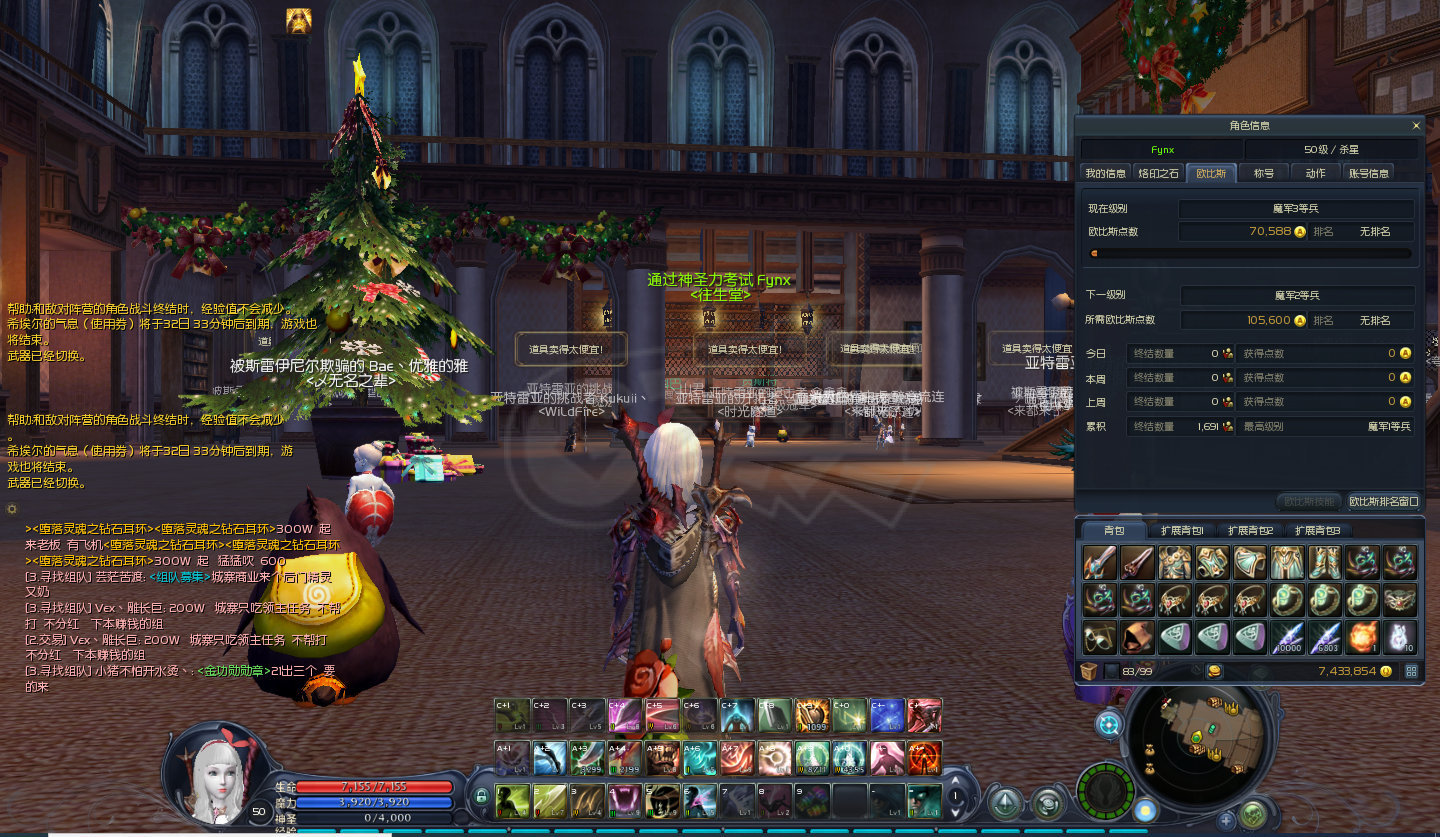Click the bag's grid sort button
Viewport: 1440px width, 837px height.
[x=1412, y=671]
